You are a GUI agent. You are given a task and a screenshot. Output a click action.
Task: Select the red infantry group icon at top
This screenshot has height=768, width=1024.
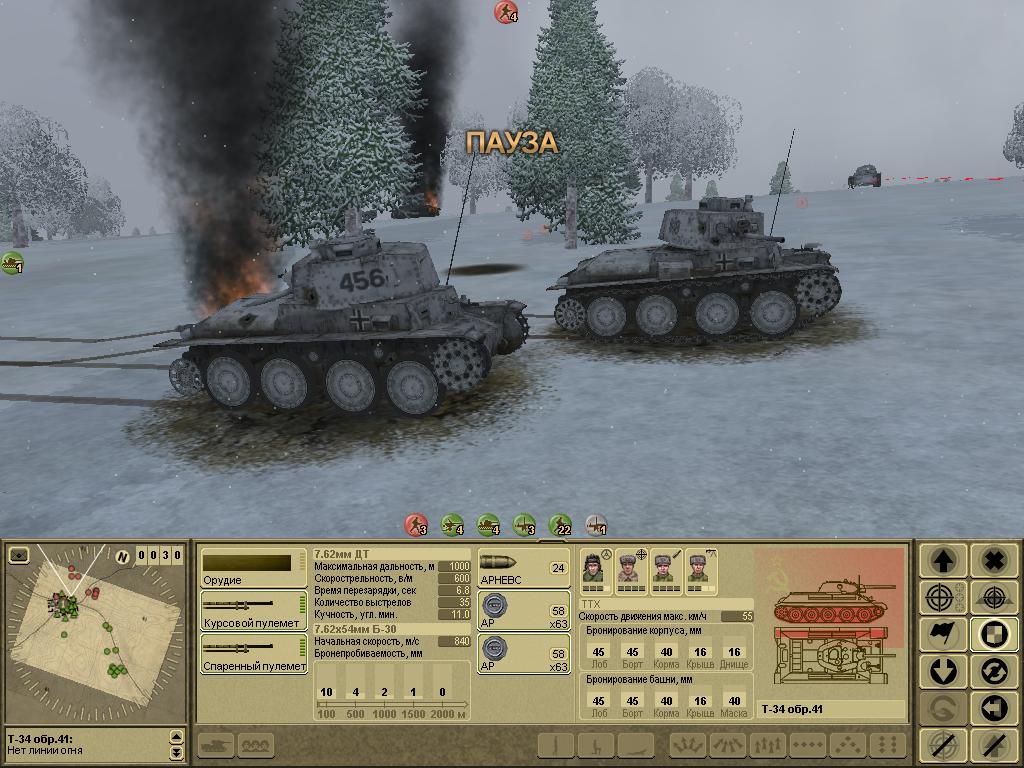point(506,12)
